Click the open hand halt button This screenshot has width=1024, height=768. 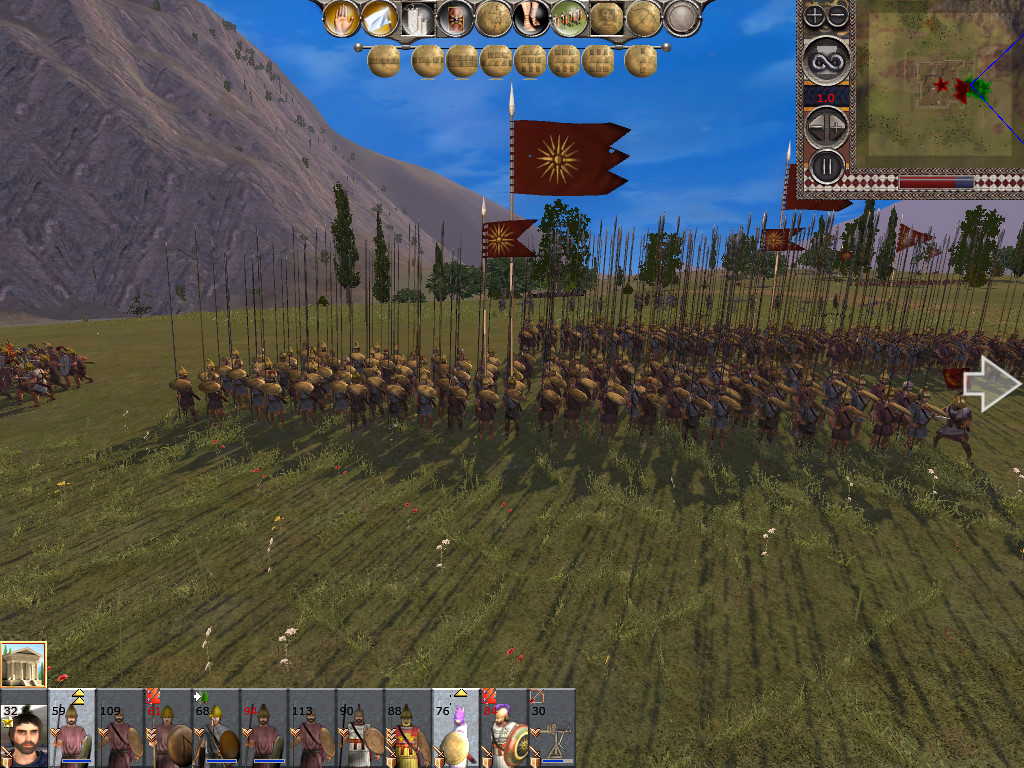coord(342,18)
